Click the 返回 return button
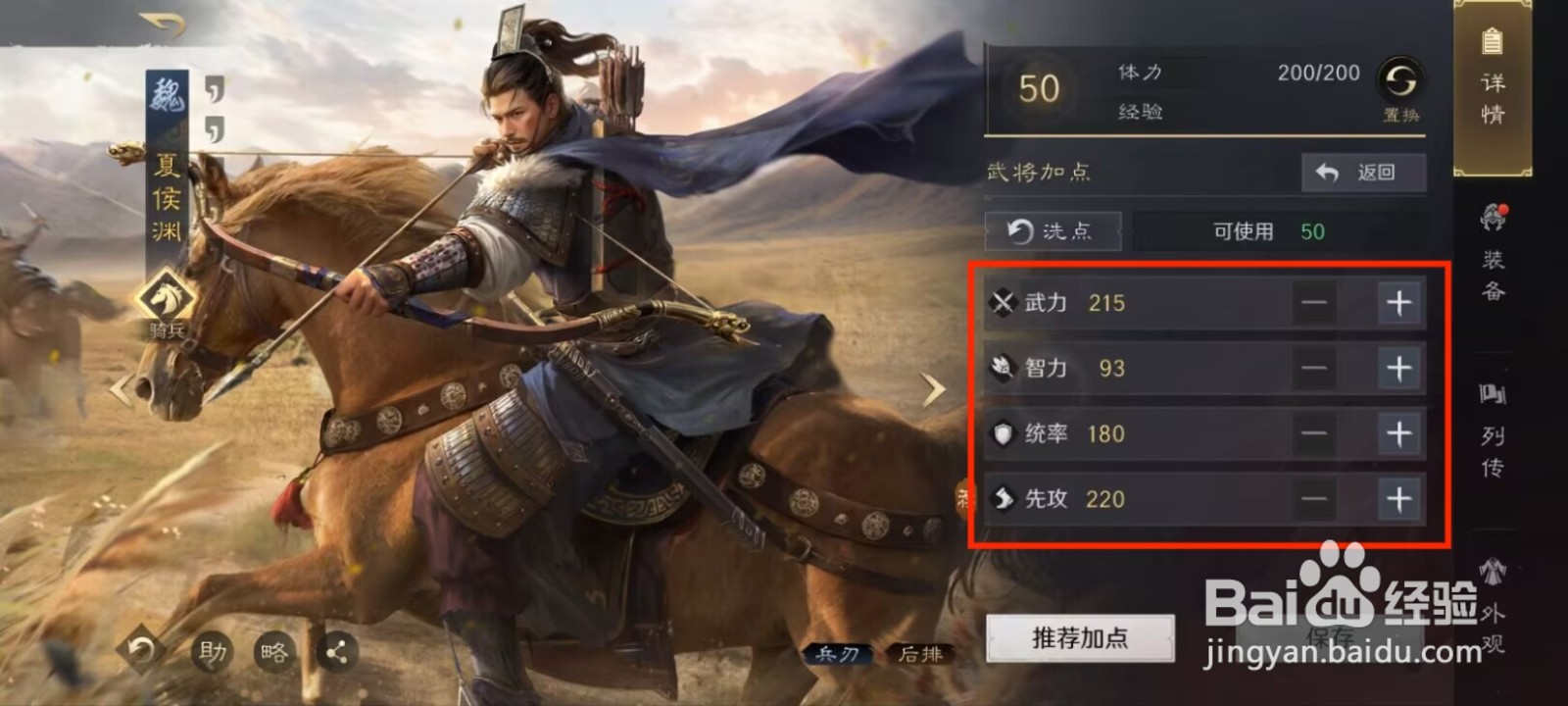Viewport: 1568px width, 706px height. pyautogui.click(x=1361, y=173)
